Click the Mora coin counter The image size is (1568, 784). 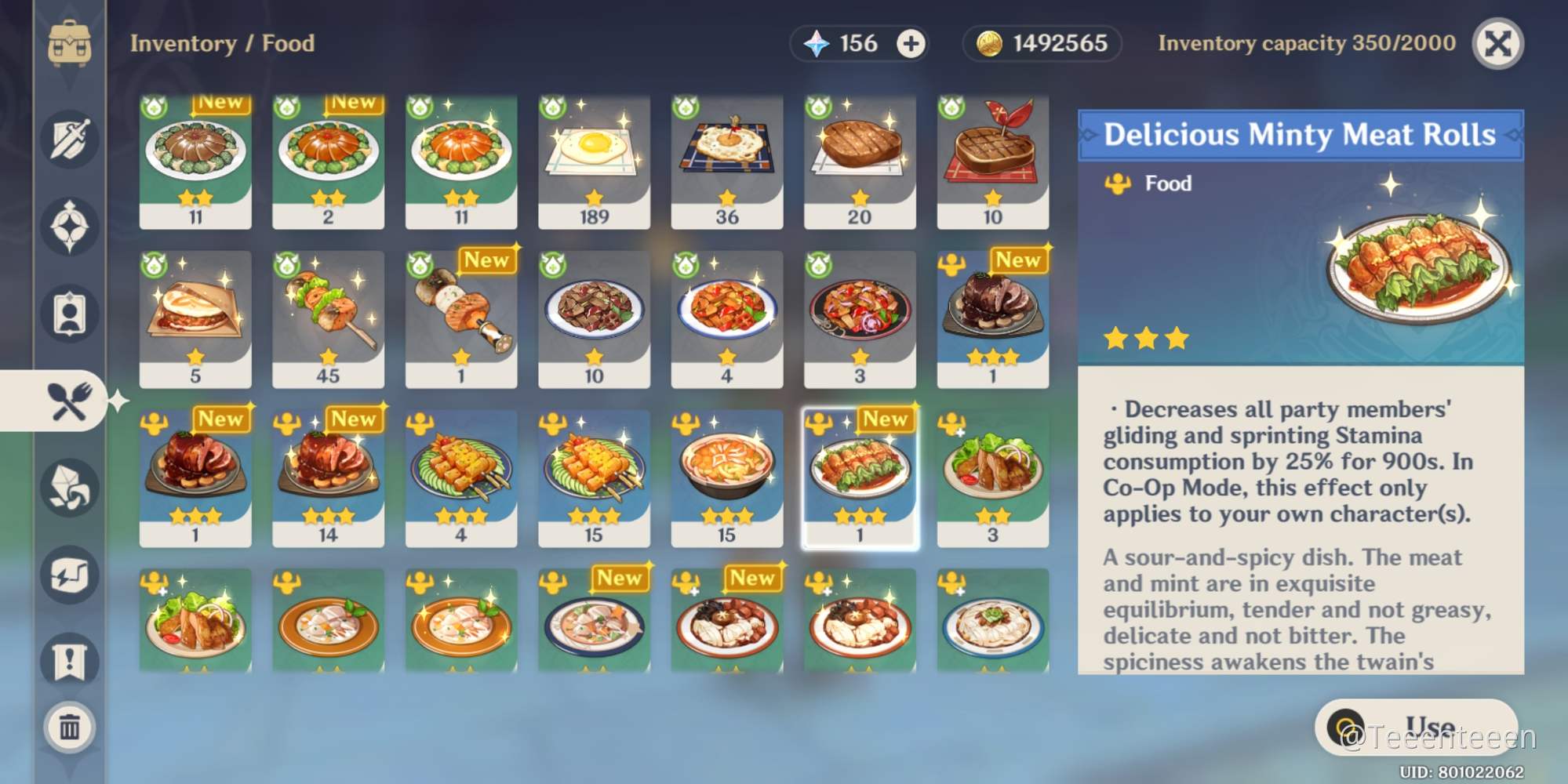click(1040, 43)
